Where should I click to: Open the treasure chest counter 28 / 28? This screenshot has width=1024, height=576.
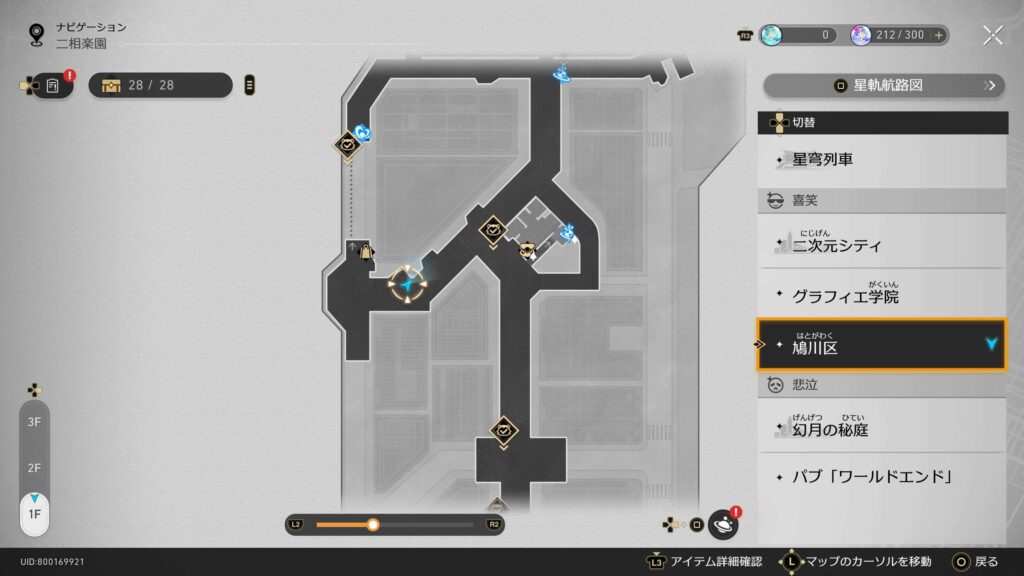pos(160,85)
